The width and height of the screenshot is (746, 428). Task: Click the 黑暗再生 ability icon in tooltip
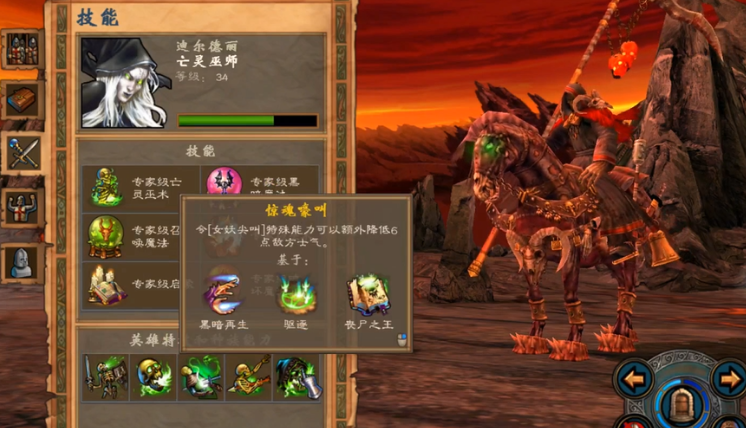(x=224, y=294)
